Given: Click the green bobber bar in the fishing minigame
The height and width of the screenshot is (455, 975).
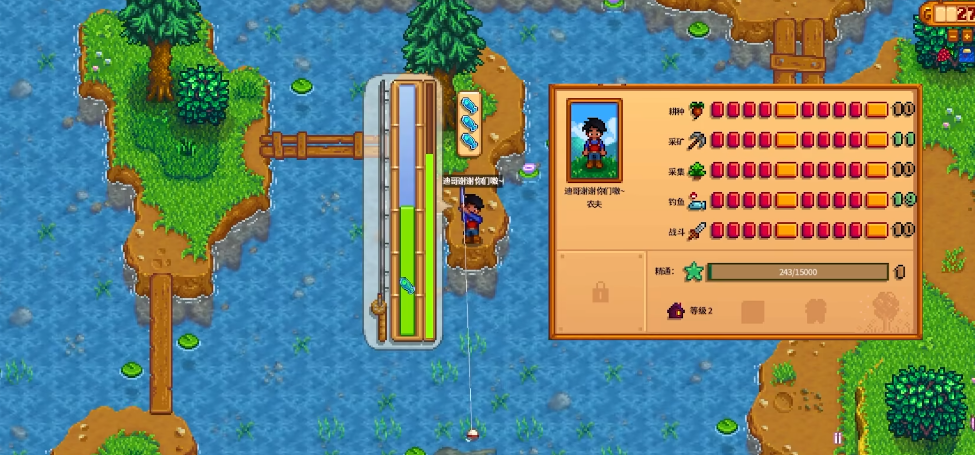Looking at the screenshot, I should 407,270.
